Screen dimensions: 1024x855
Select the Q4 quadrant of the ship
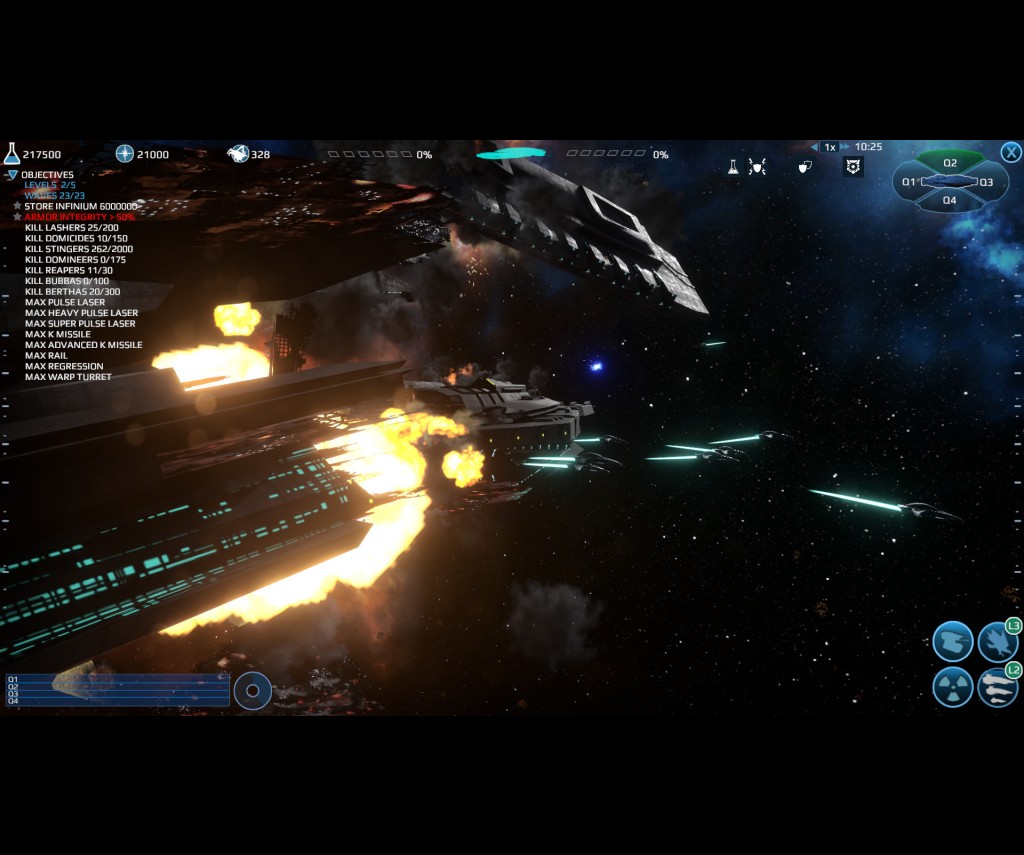(950, 200)
